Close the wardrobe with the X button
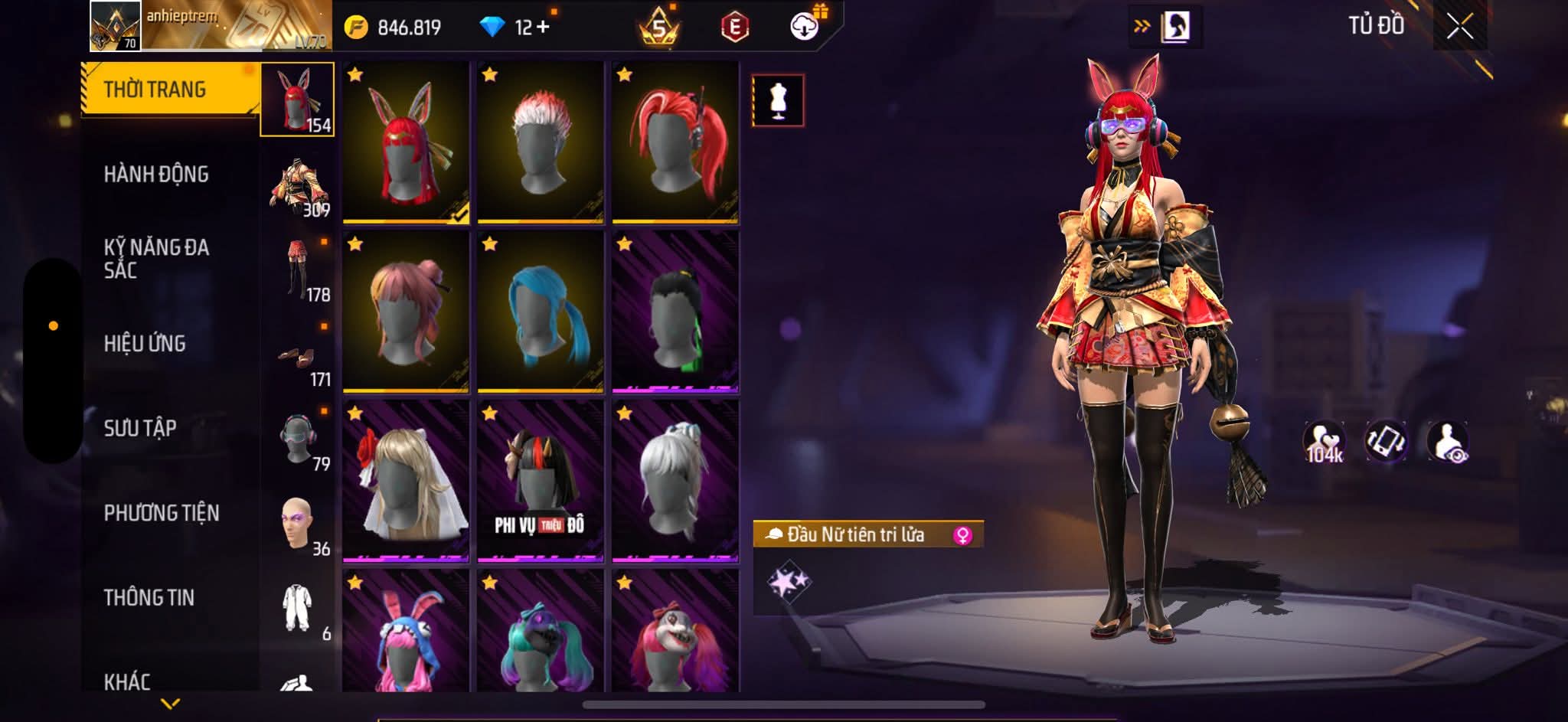Viewport: 1568px width, 722px height. point(1459,27)
